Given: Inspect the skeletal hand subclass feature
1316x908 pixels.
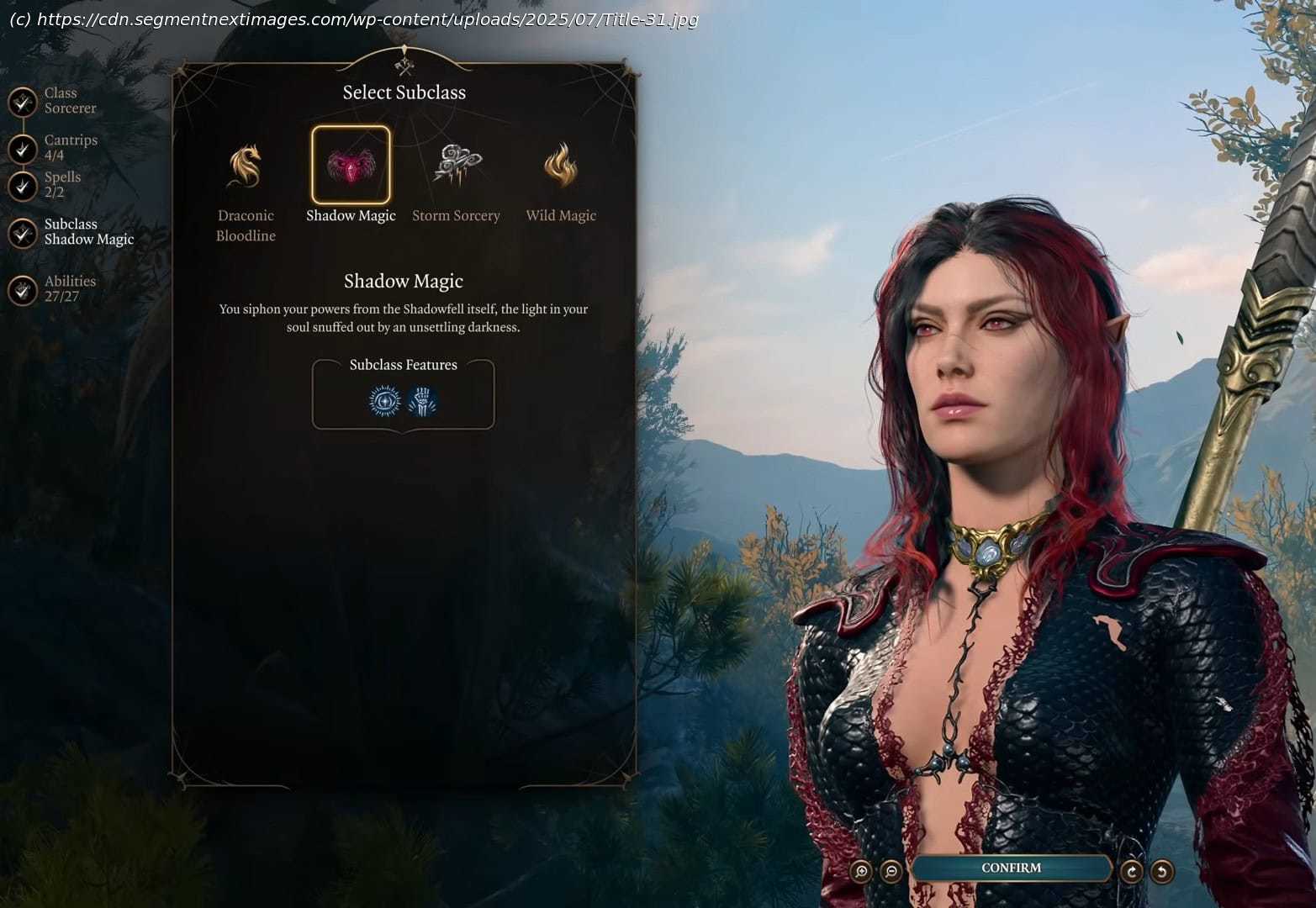Looking at the screenshot, I should pos(421,401).
